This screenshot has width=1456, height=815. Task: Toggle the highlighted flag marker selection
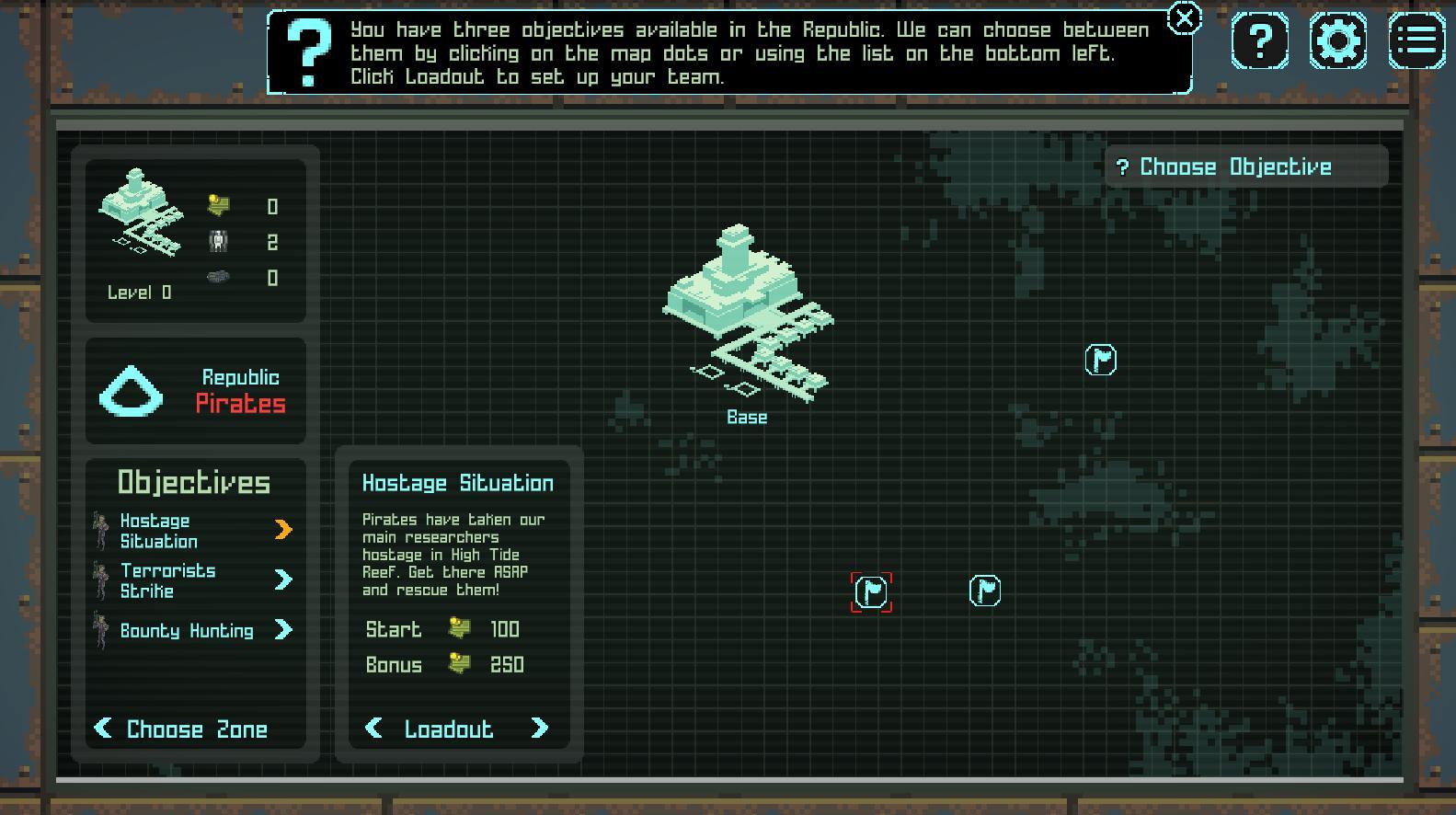pyautogui.click(x=869, y=592)
